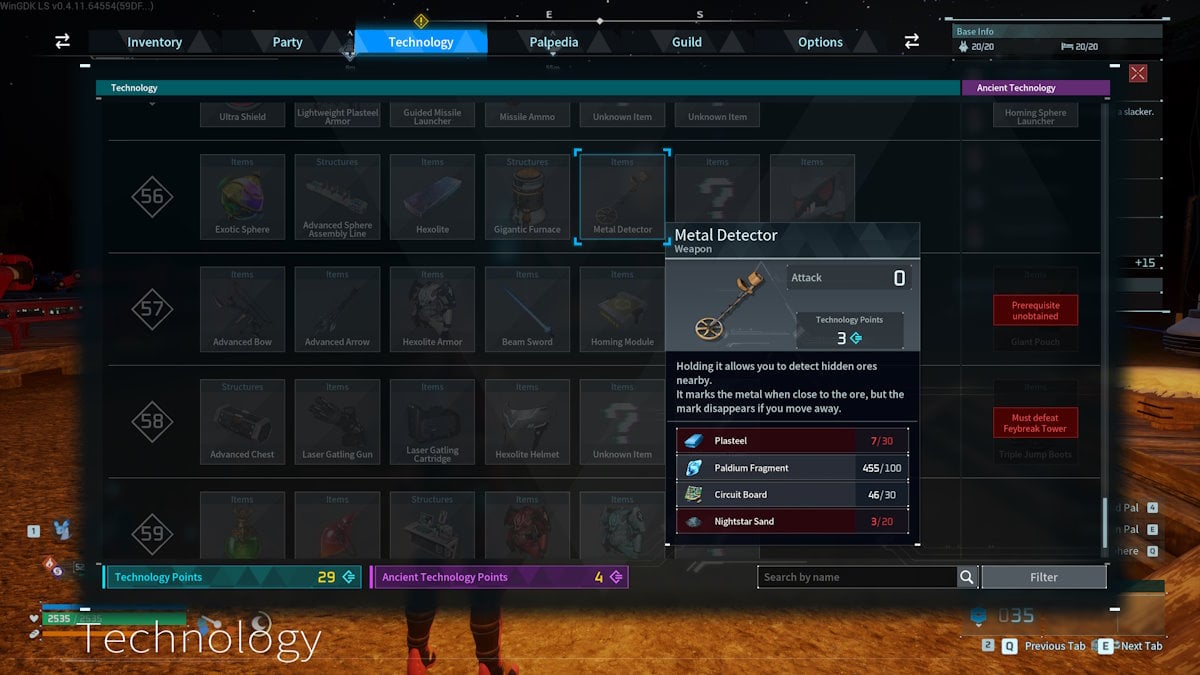Screen dimensions: 1200x675
Task: Choose the Advanced Sphere Assembly Line
Action: (x=337, y=197)
